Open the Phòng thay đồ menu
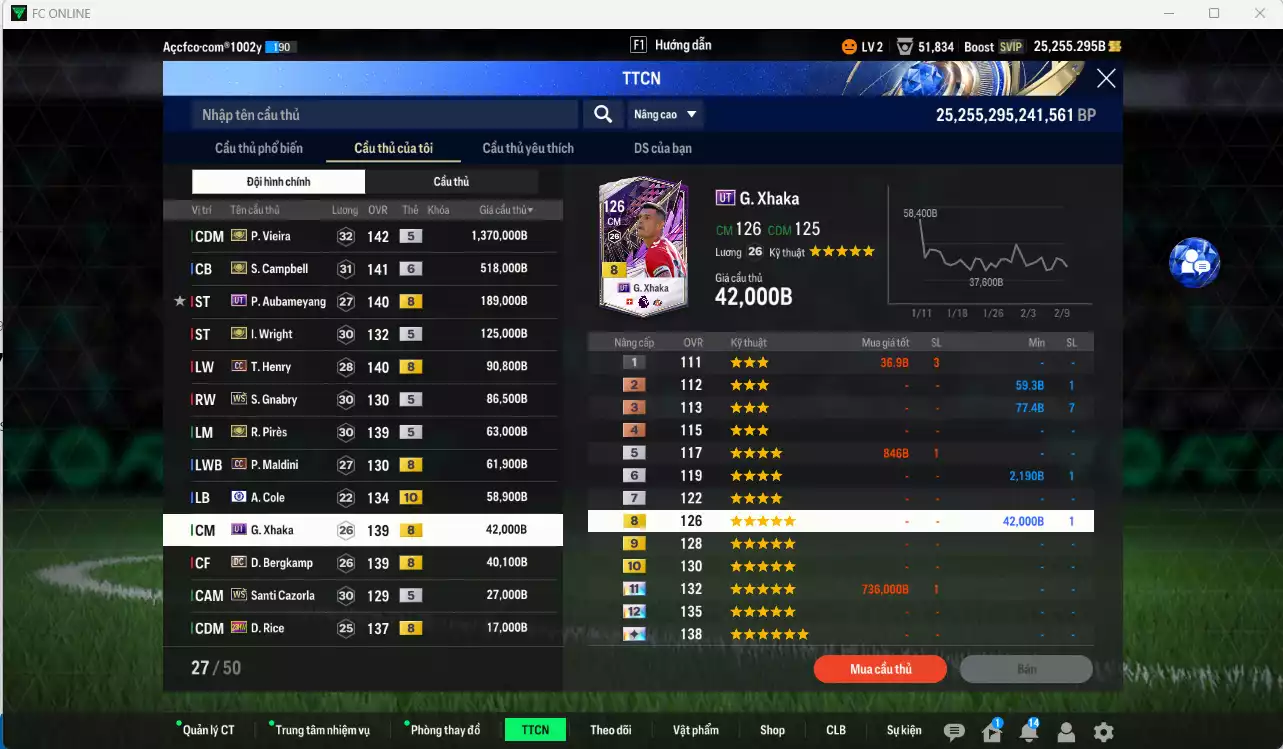Viewport: 1283px width, 749px height. pos(445,730)
